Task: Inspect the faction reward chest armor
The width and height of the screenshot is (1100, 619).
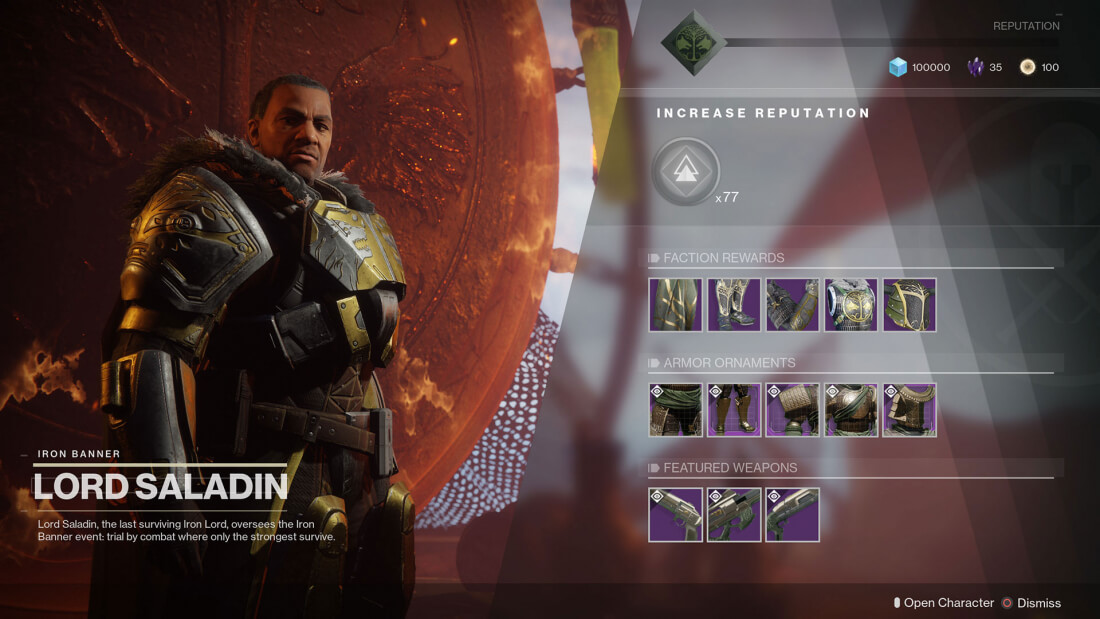Action: pyautogui.click(x=851, y=305)
